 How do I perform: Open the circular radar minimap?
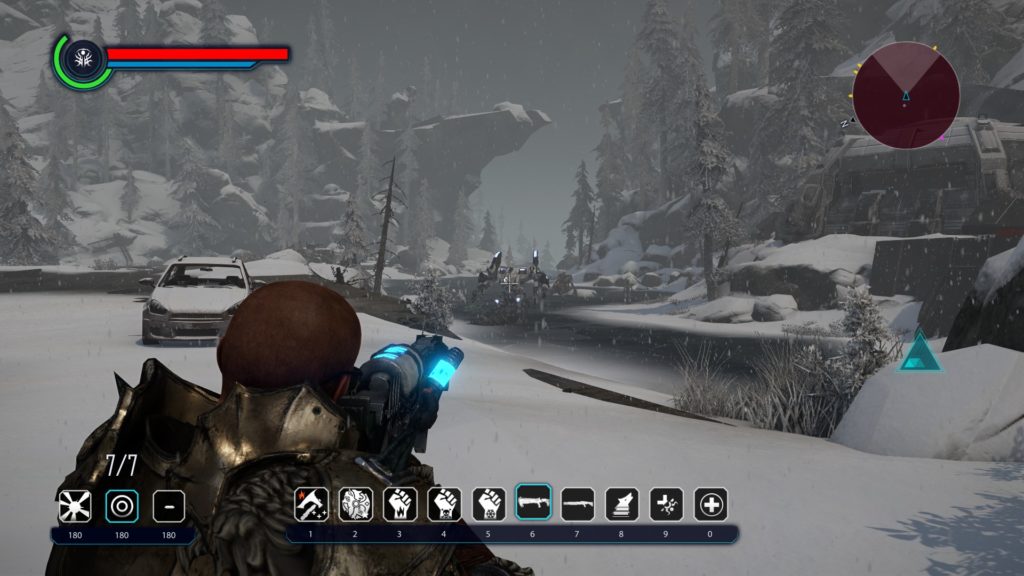(906, 95)
